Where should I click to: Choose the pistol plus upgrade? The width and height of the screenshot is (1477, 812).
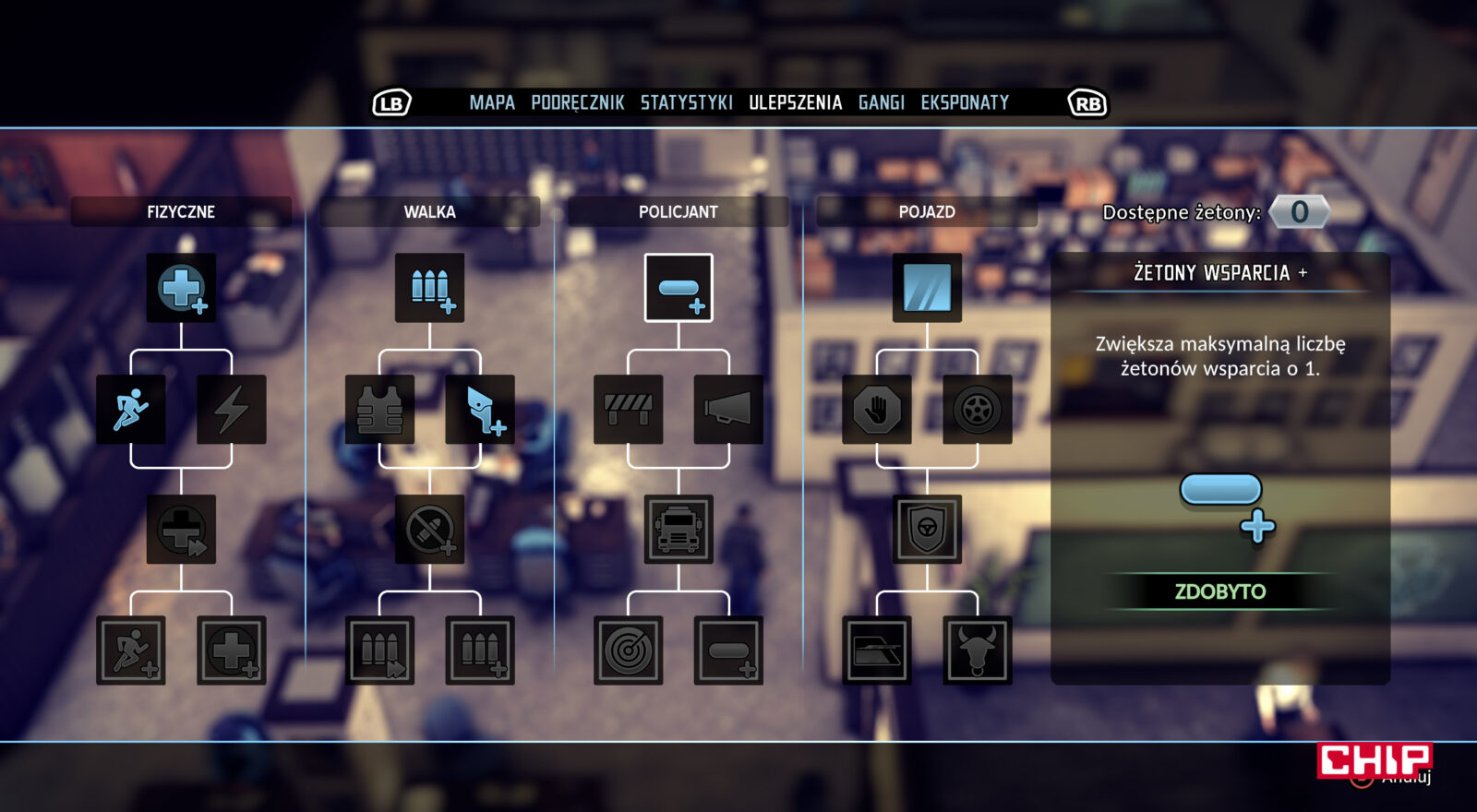480,409
